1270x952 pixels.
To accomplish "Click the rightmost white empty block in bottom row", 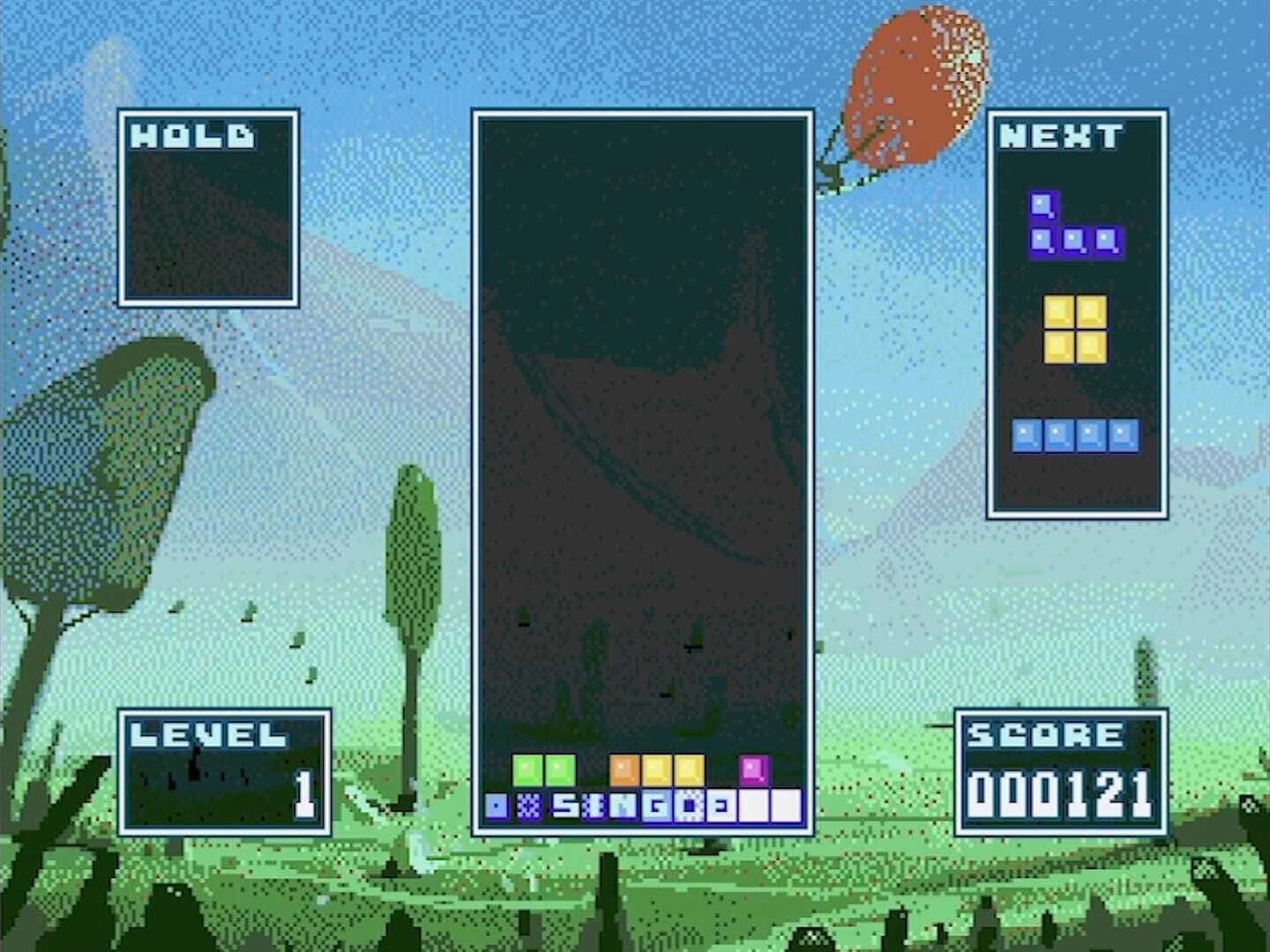I will coord(787,804).
